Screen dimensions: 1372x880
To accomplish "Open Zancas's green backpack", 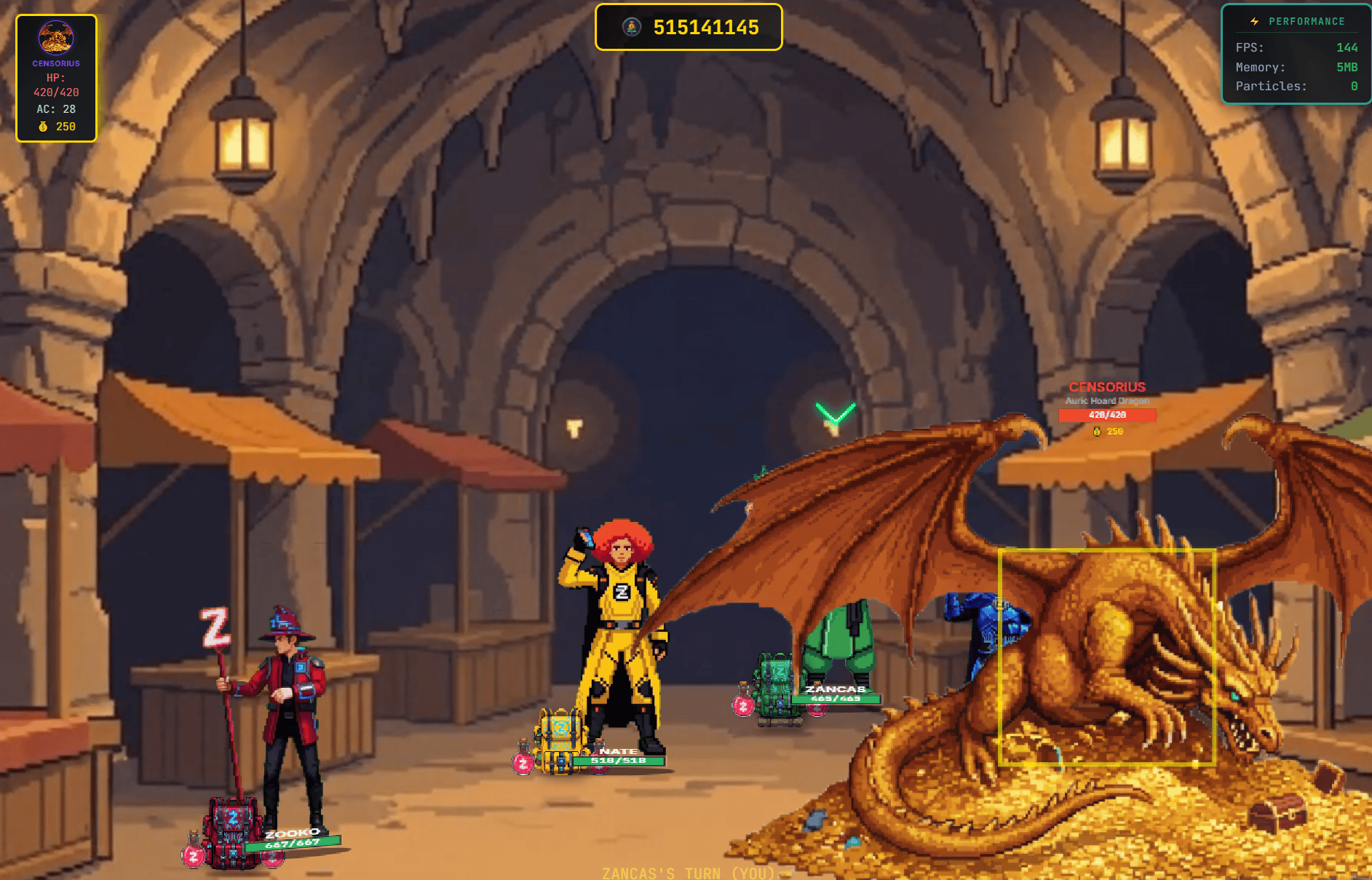I will coord(775,686).
